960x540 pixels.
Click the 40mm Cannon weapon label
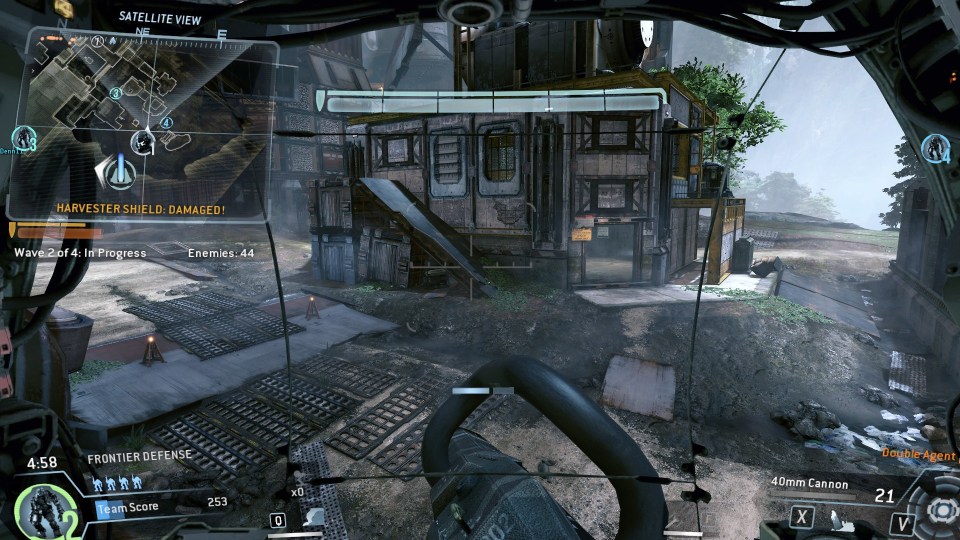click(x=809, y=484)
